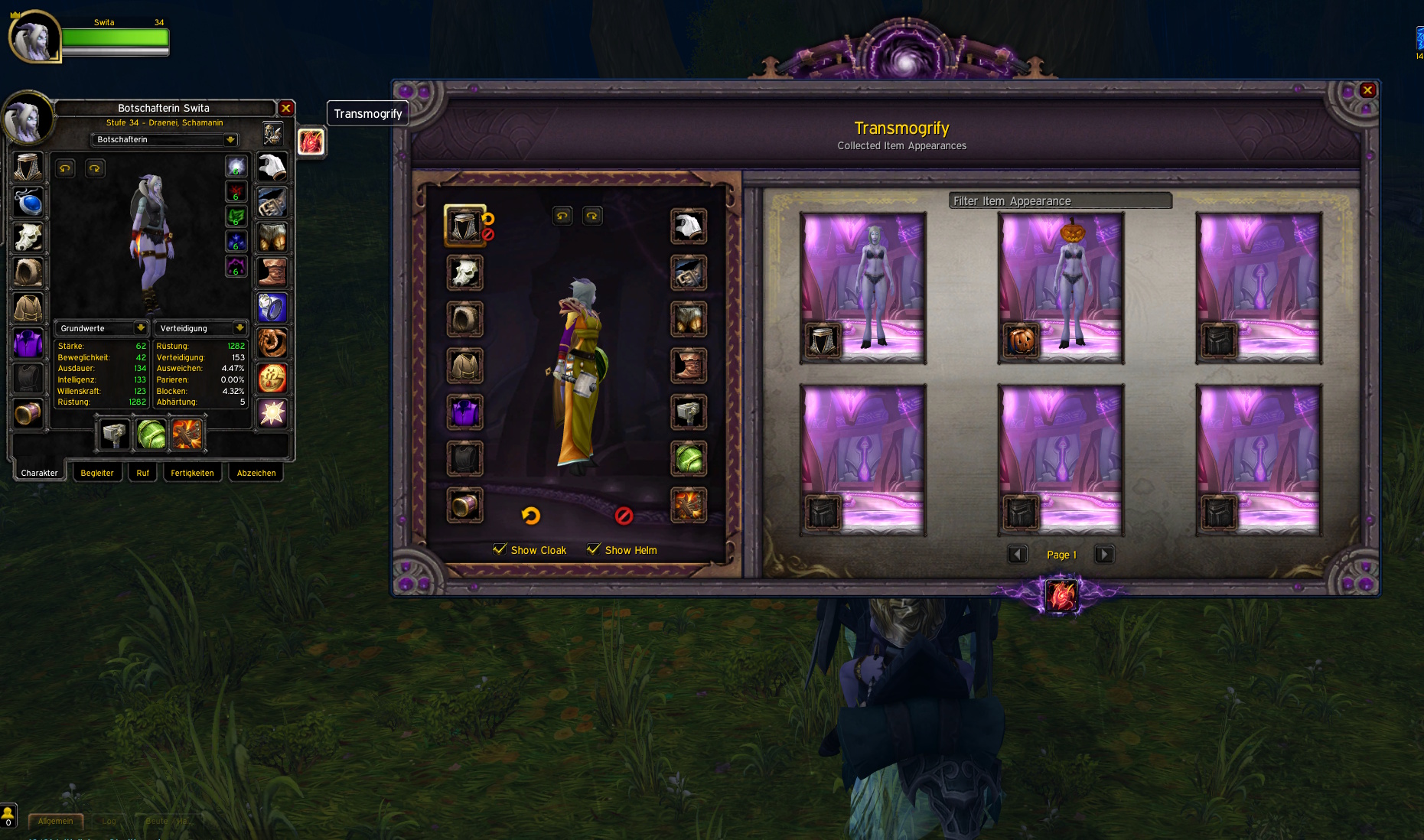This screenshot has height=840, width=1424.
Task: Show the Fertigkeiten tab
Action: 192,473
